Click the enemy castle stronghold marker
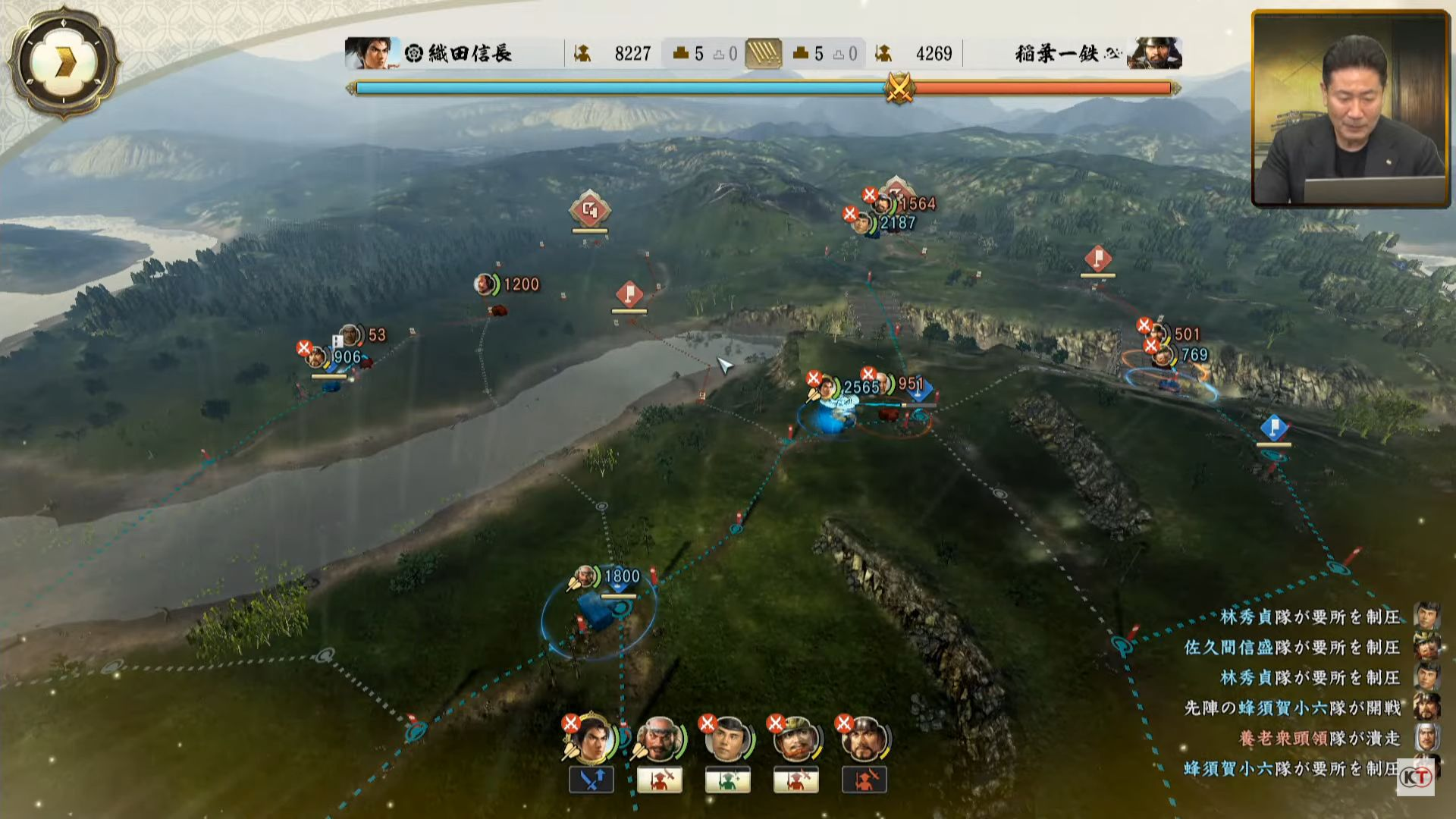The height and width of the screenshot is (819, 1456). (x=590, y=210)
